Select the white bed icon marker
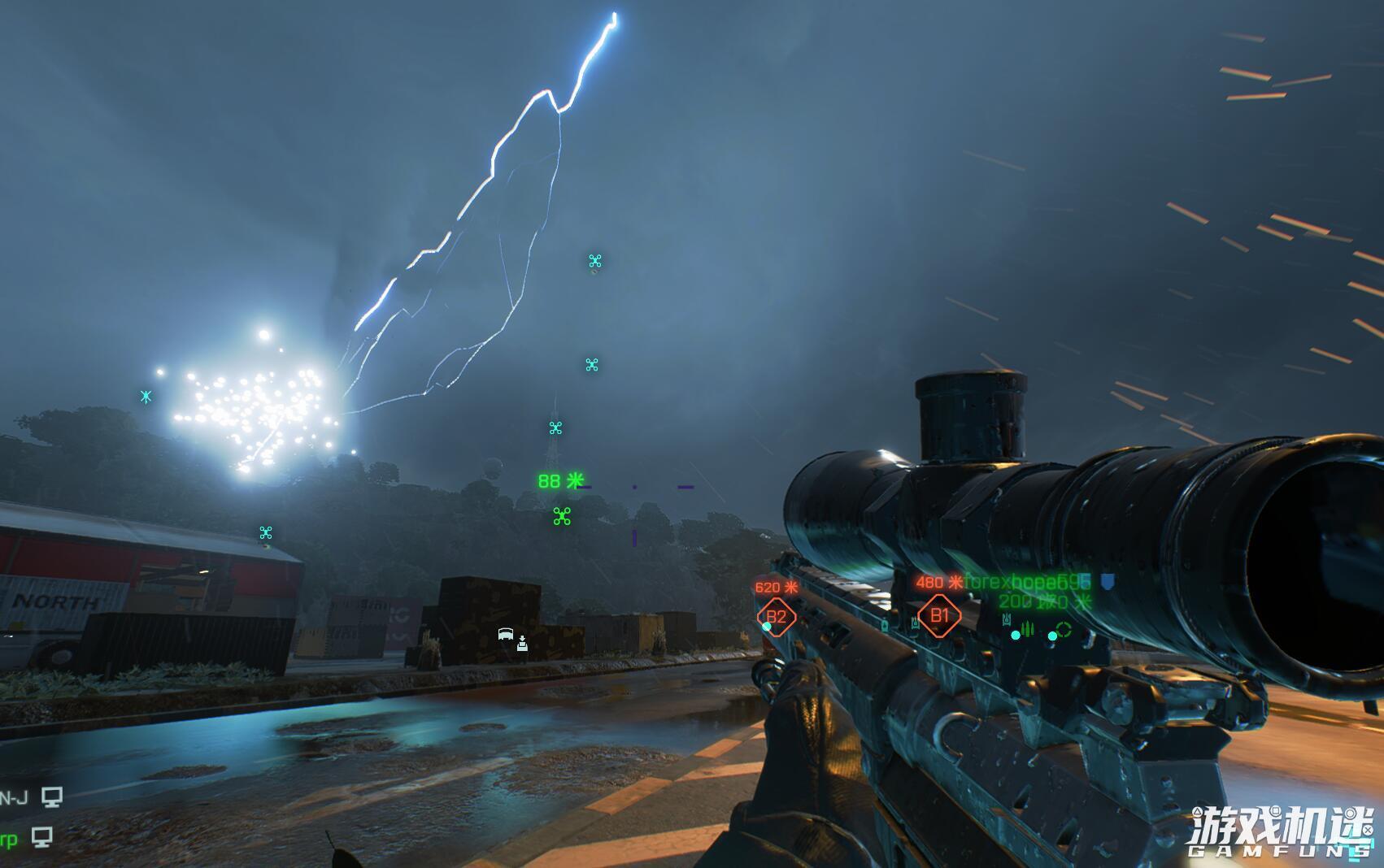This screenshot has height=868, width=1384. tap(505, 635)
